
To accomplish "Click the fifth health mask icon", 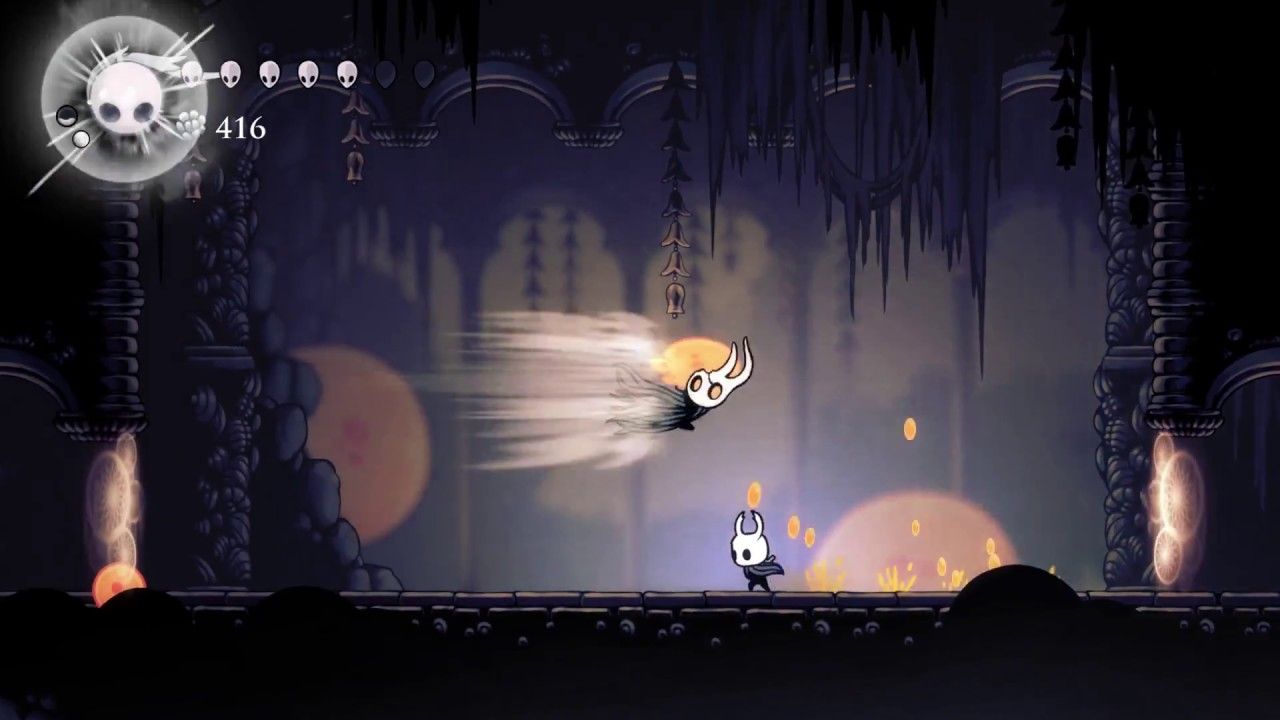I will [x=348, y=75].
